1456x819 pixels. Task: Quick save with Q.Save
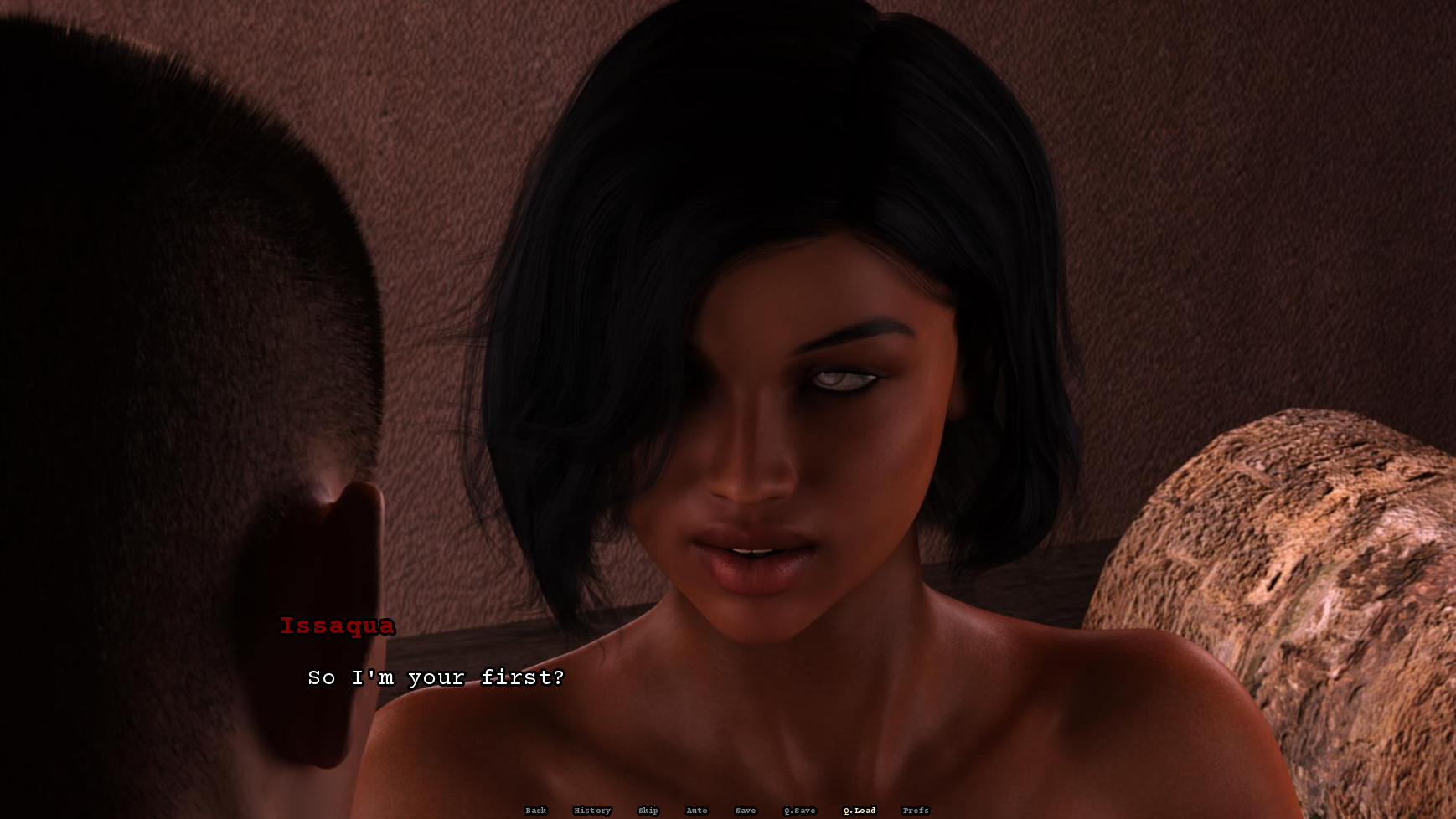click(799, 811)
